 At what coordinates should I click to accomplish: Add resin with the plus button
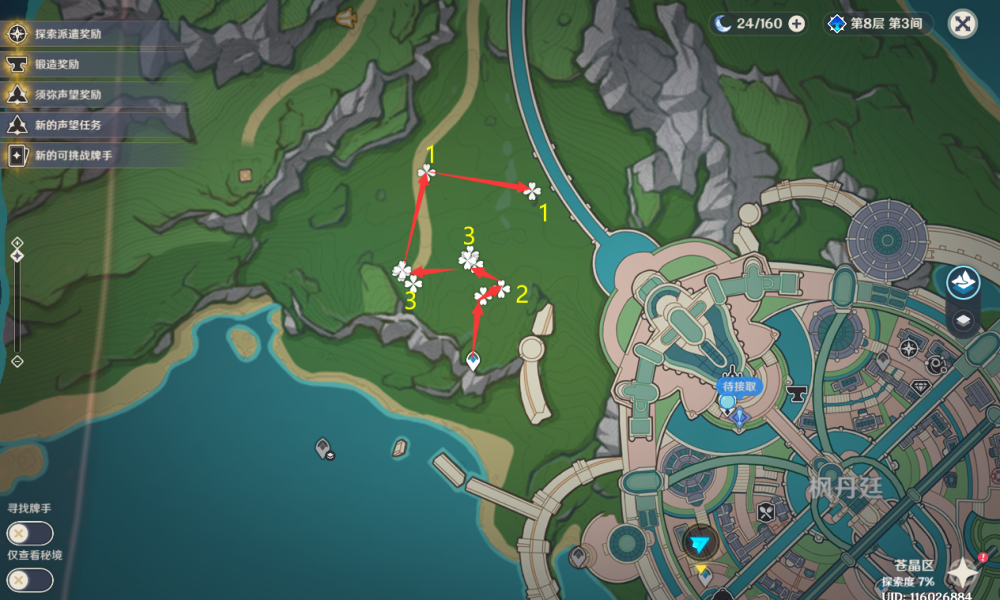coord(796,24)
